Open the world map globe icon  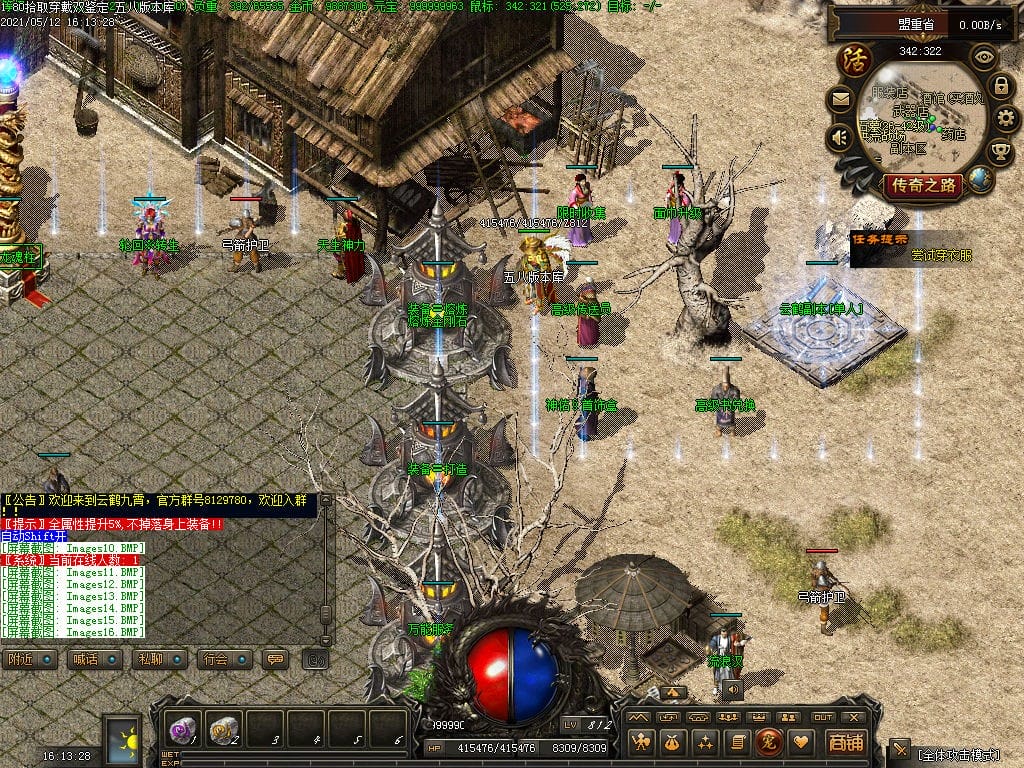pos(981,180)
